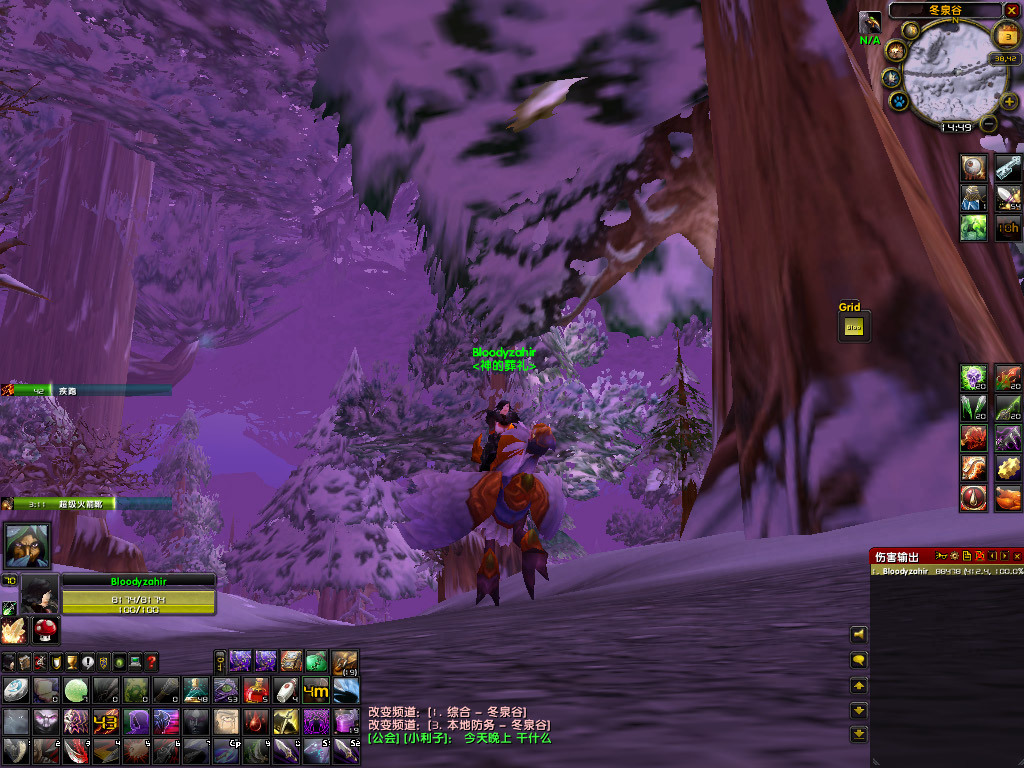The height and width of the screenshot is (768, 1024).
Task: Zoom in on the minimap
Action: (1009, 102)
